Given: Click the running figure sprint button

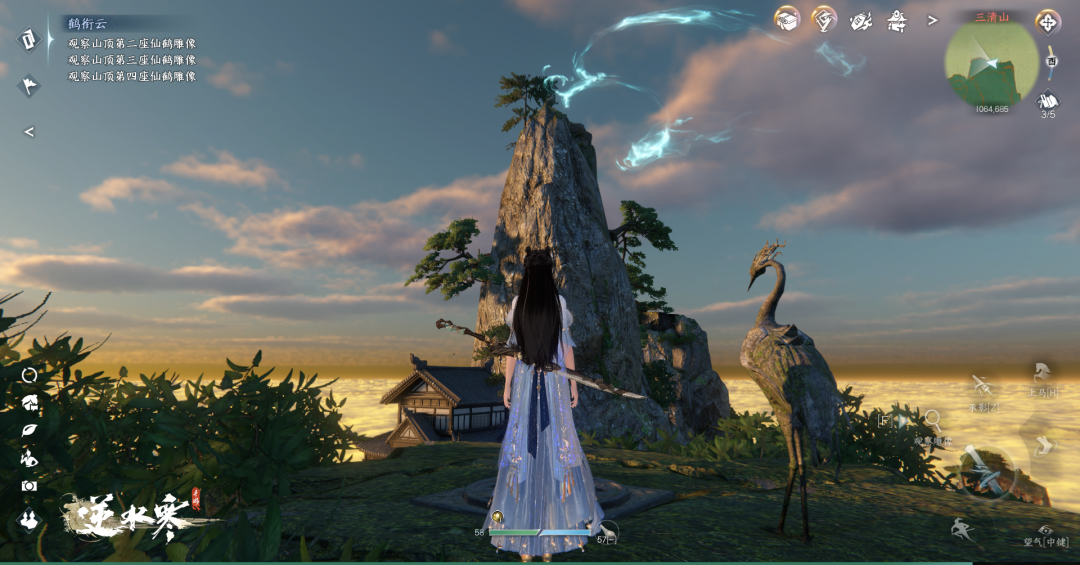Looking at the screenshot, I should [963, 530].
